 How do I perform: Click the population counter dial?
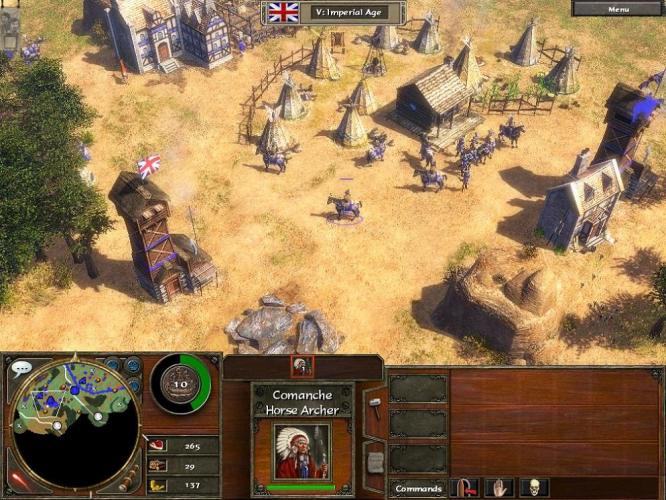[182, 384]
